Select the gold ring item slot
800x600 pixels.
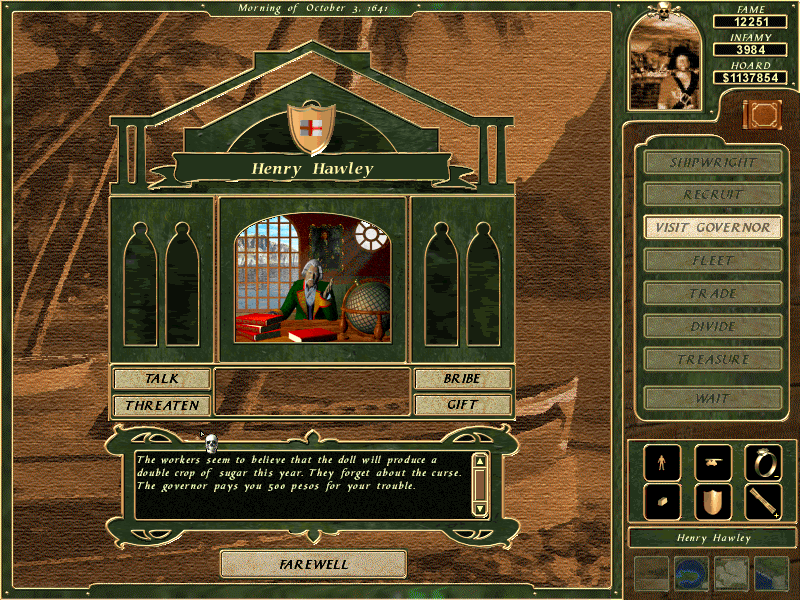click(763, 462)
